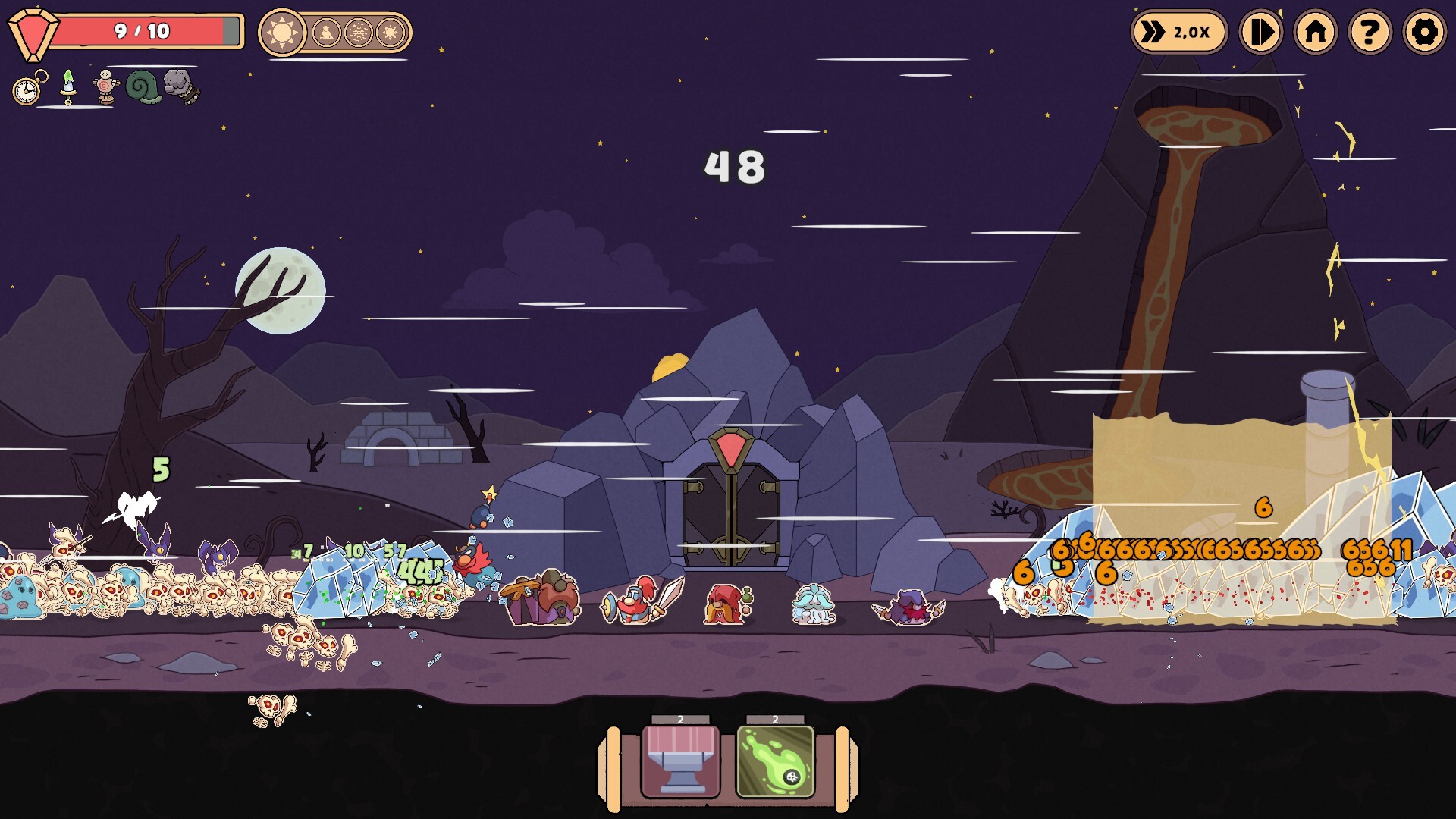Return home using the house button
The width and height of the screenshot is (1456, 819).
1315,32
